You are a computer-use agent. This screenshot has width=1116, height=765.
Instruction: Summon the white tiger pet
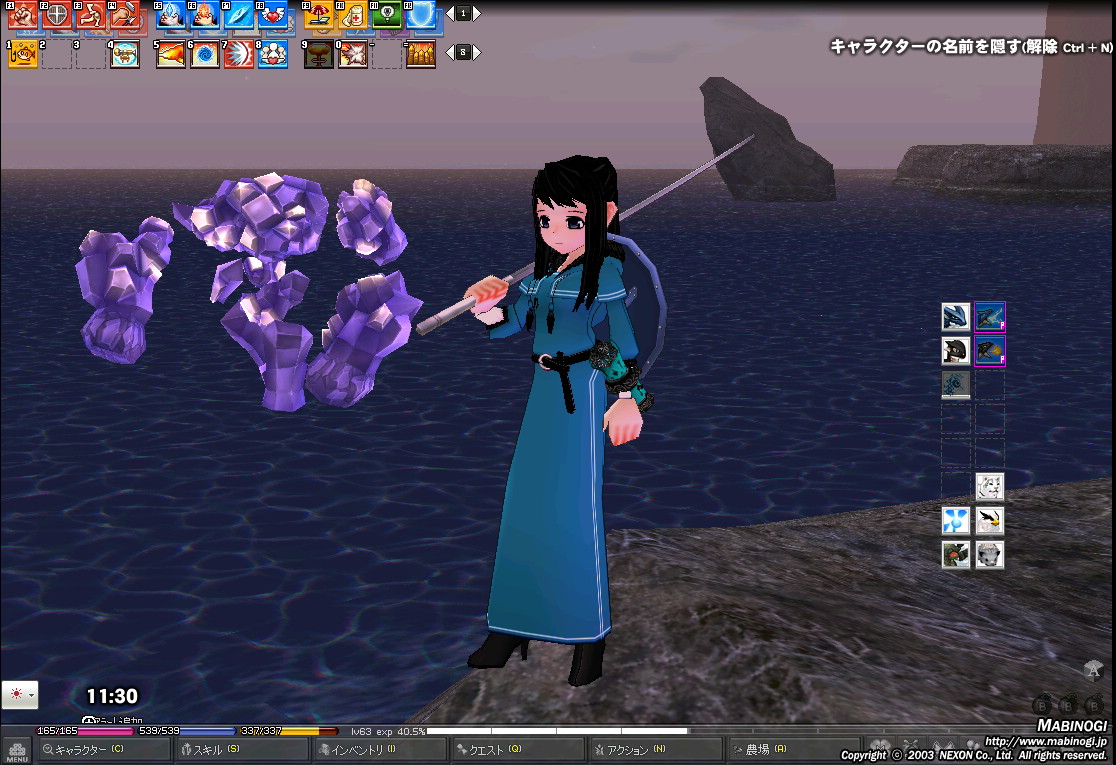tap(990, 487)
